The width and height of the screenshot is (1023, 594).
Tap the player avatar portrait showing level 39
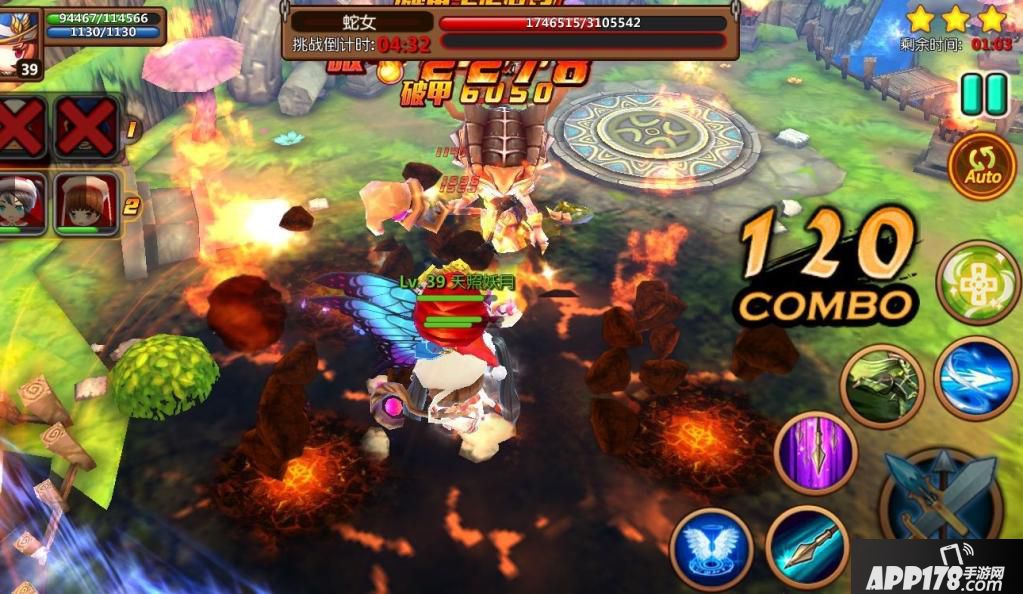point(22,42)
